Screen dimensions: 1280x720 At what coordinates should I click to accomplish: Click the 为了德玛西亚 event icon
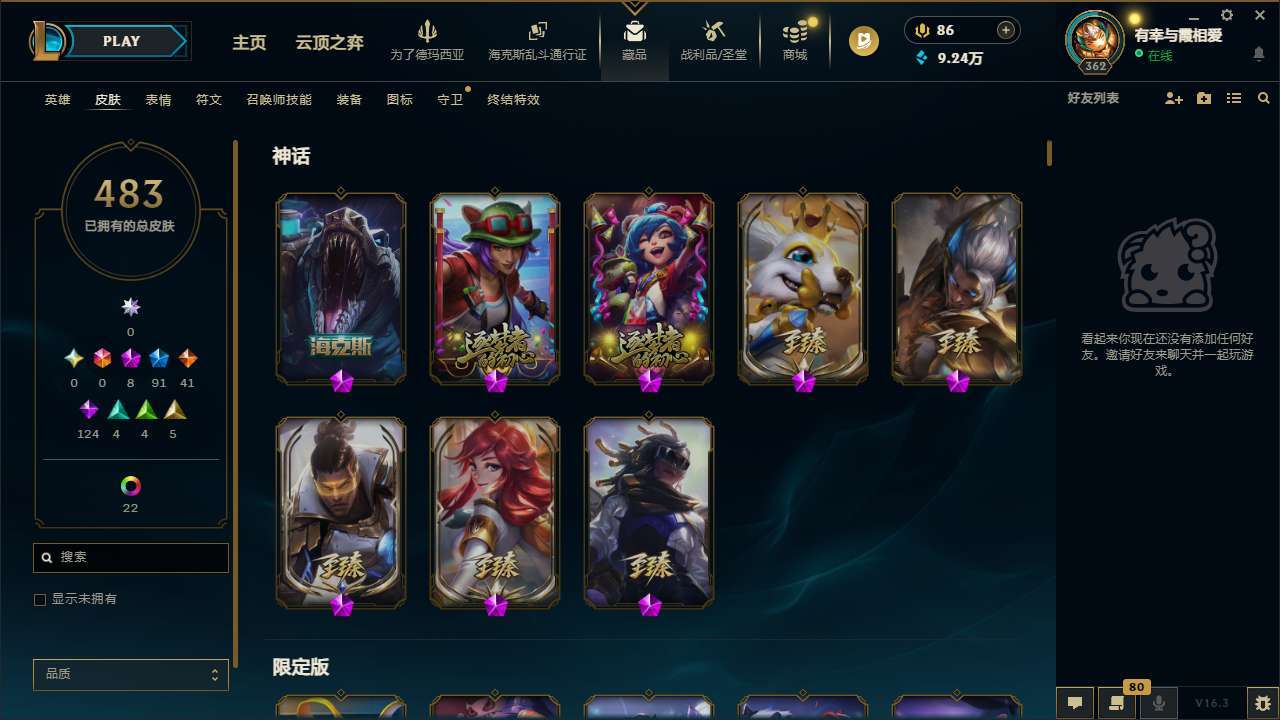click(x=428, y=40)
